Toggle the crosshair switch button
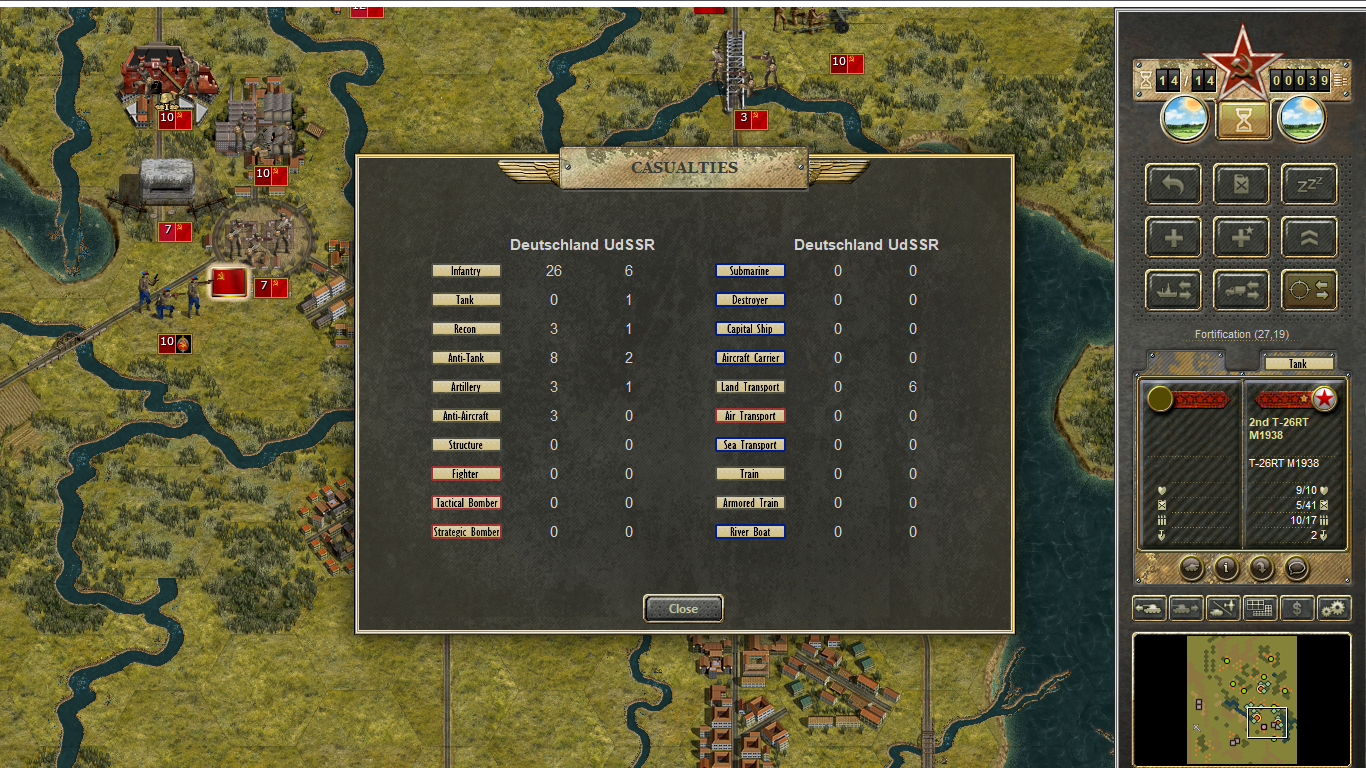1366x768 pixels. (1309, 290)
